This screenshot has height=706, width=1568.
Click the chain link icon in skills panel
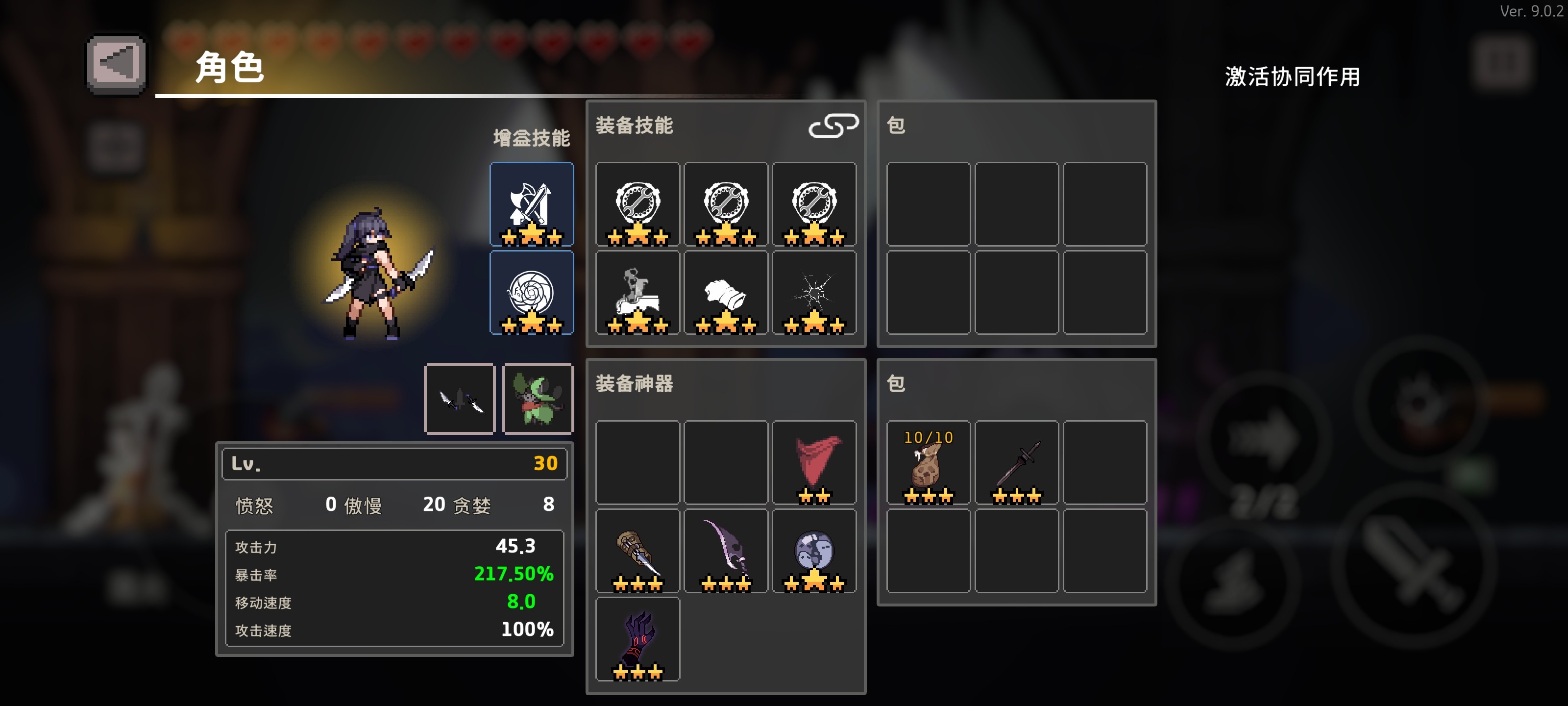833,126
